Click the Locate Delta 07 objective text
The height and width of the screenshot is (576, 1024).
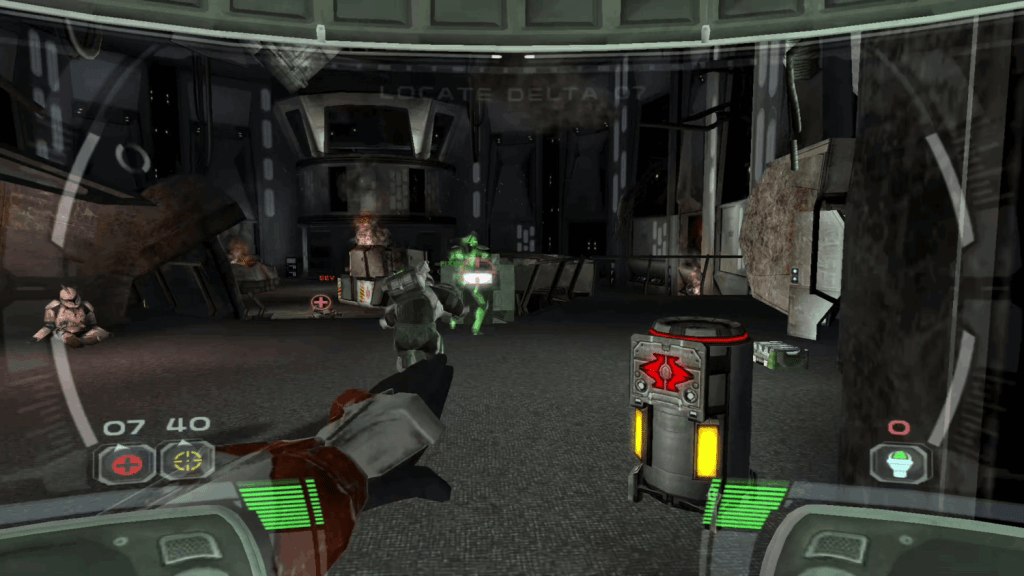point(512,94)
